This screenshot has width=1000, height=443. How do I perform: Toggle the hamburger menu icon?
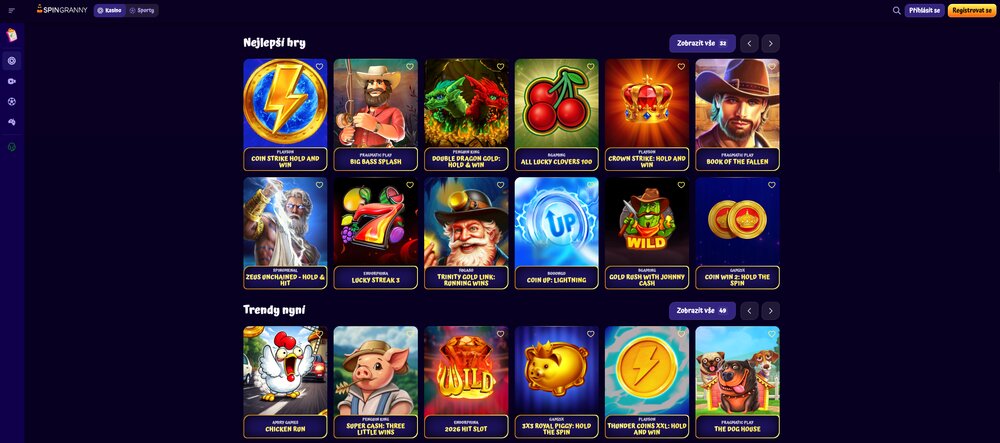point(12,10)
